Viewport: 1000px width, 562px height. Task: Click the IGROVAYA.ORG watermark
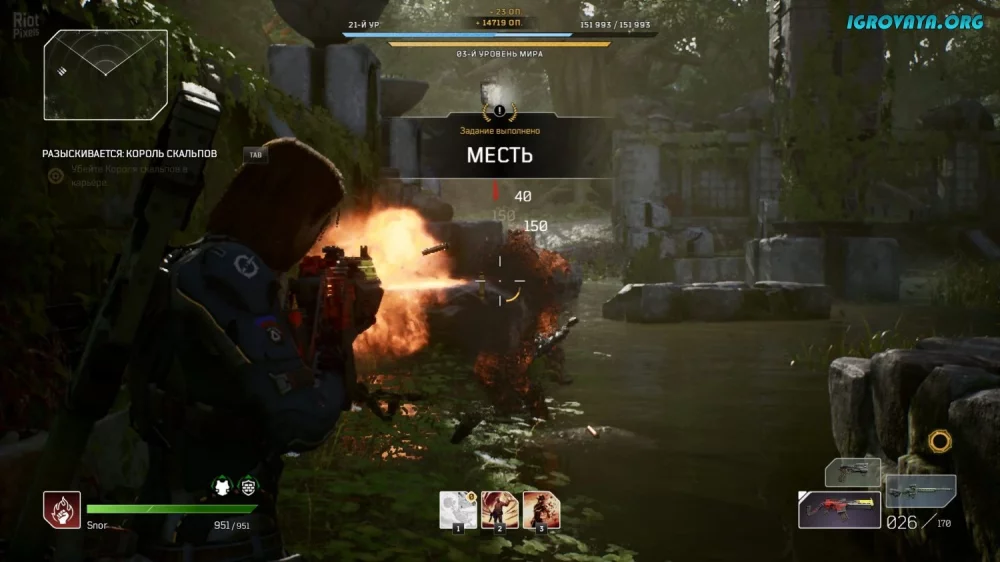pyautogui.click(x=915, y=21)
